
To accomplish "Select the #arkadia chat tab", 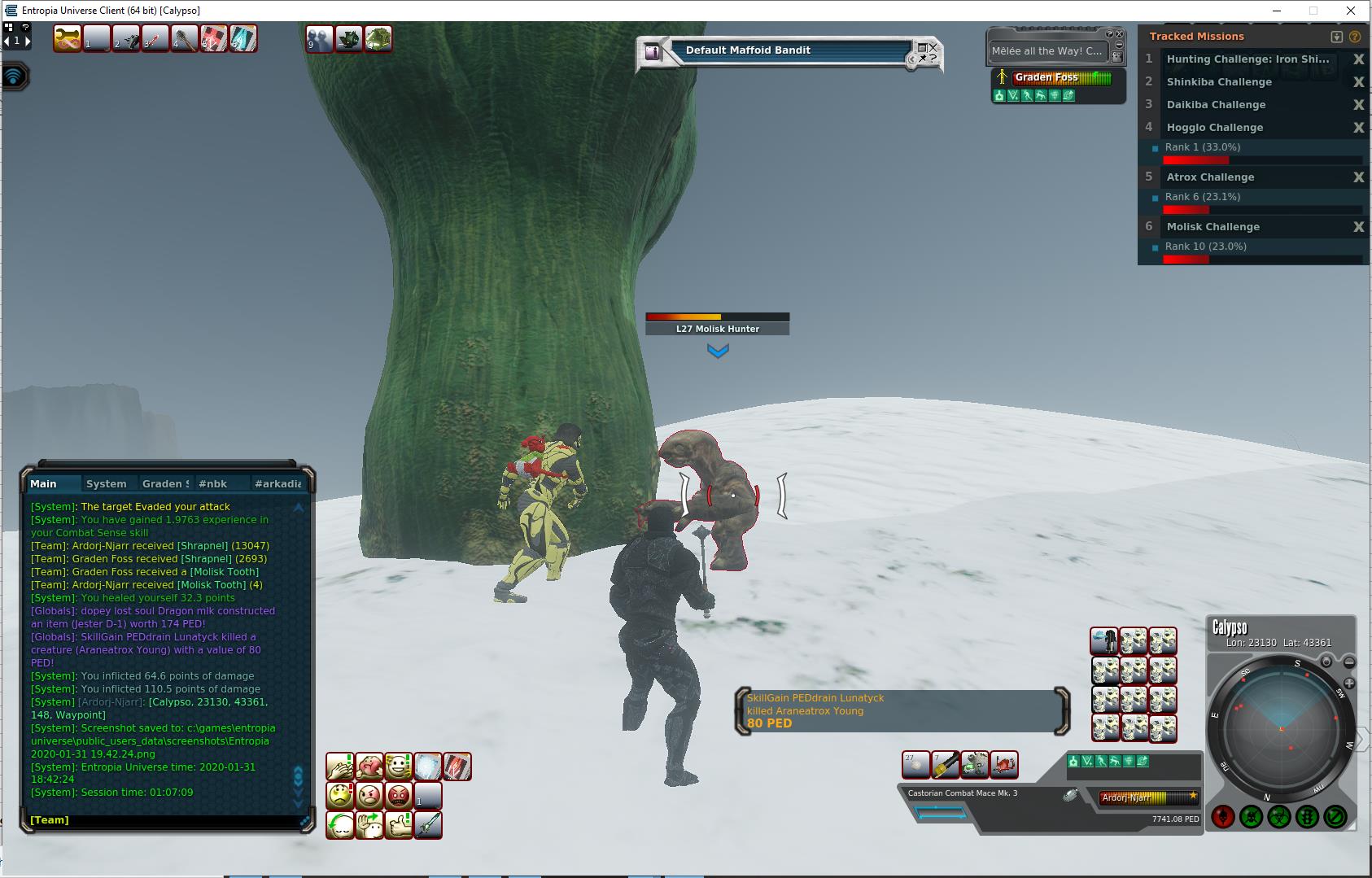I will click(x=277, y=483).
